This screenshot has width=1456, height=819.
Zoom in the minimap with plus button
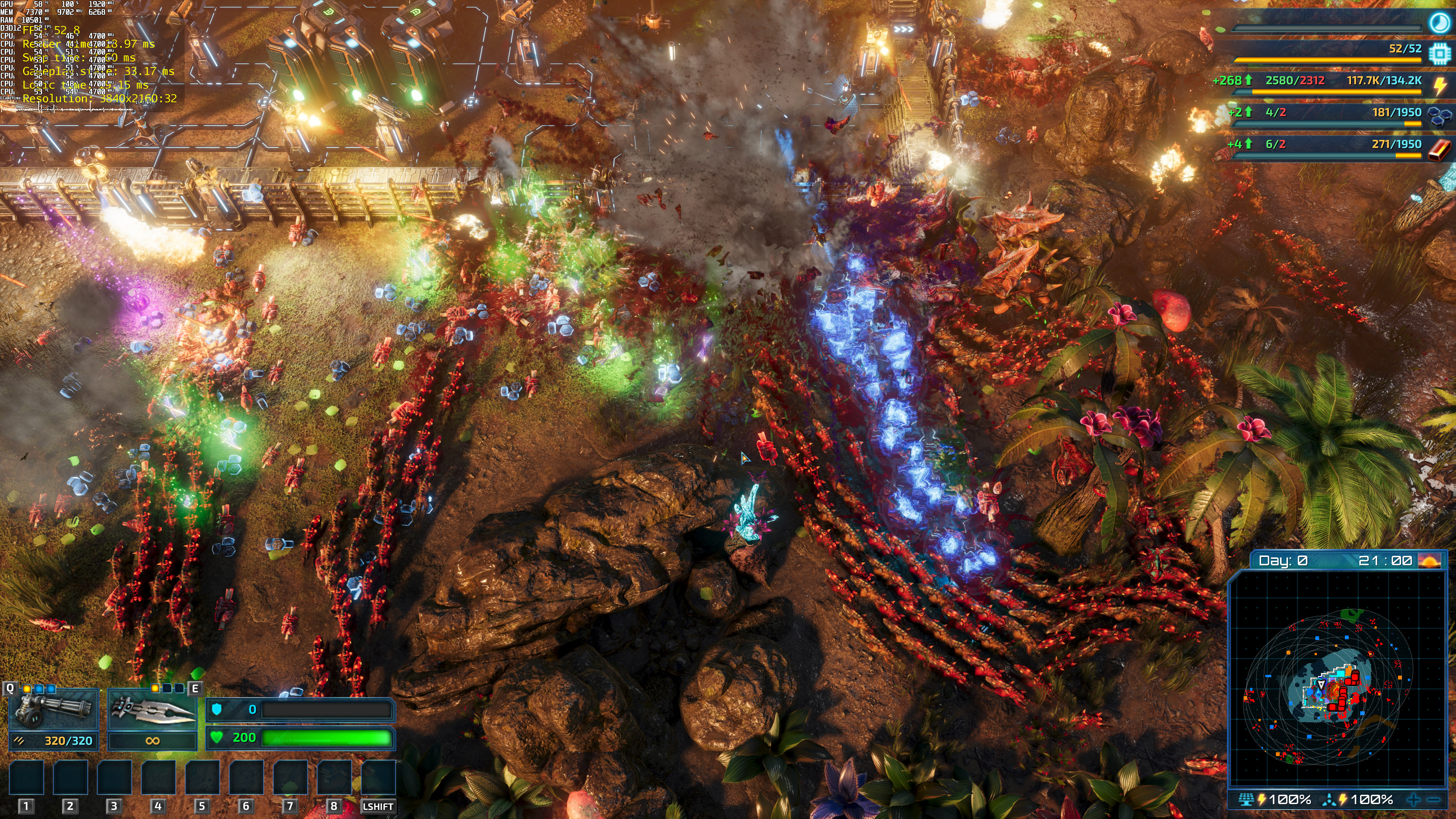1413,799
